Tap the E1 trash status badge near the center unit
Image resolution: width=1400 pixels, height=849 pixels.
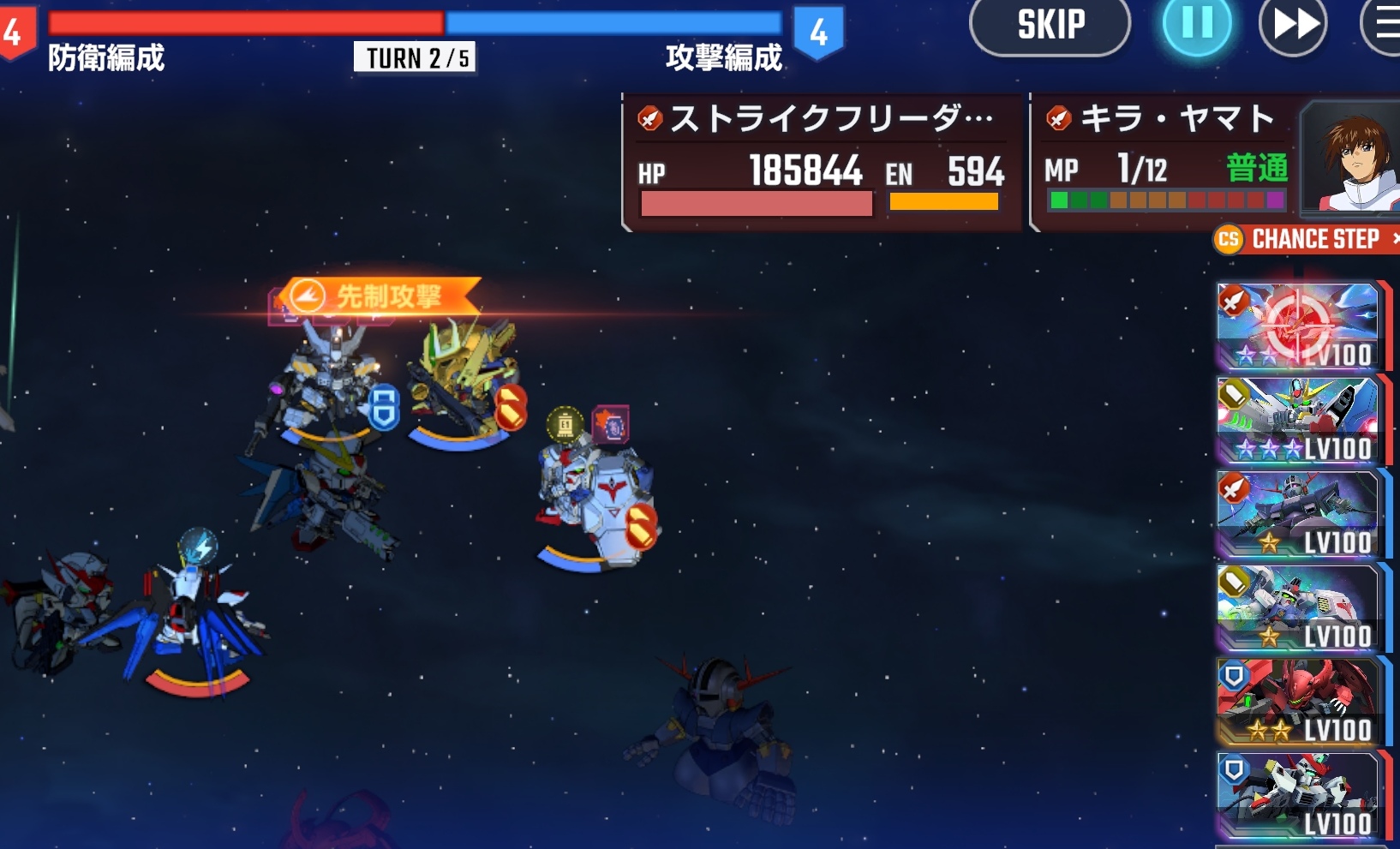tap(565, 422)
